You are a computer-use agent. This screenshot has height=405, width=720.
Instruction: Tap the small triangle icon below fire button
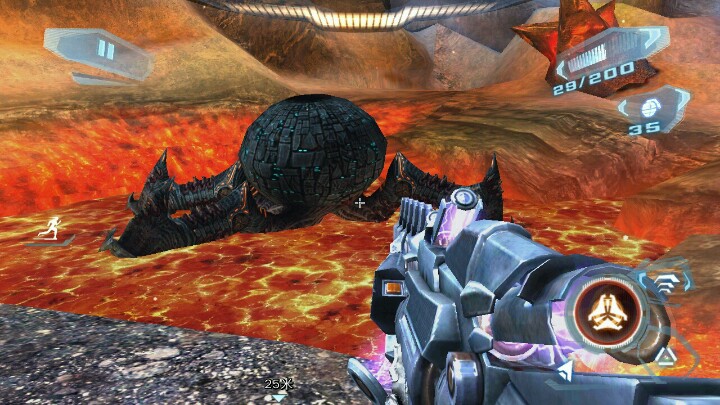pyautogui.click(x=664, y=355)
